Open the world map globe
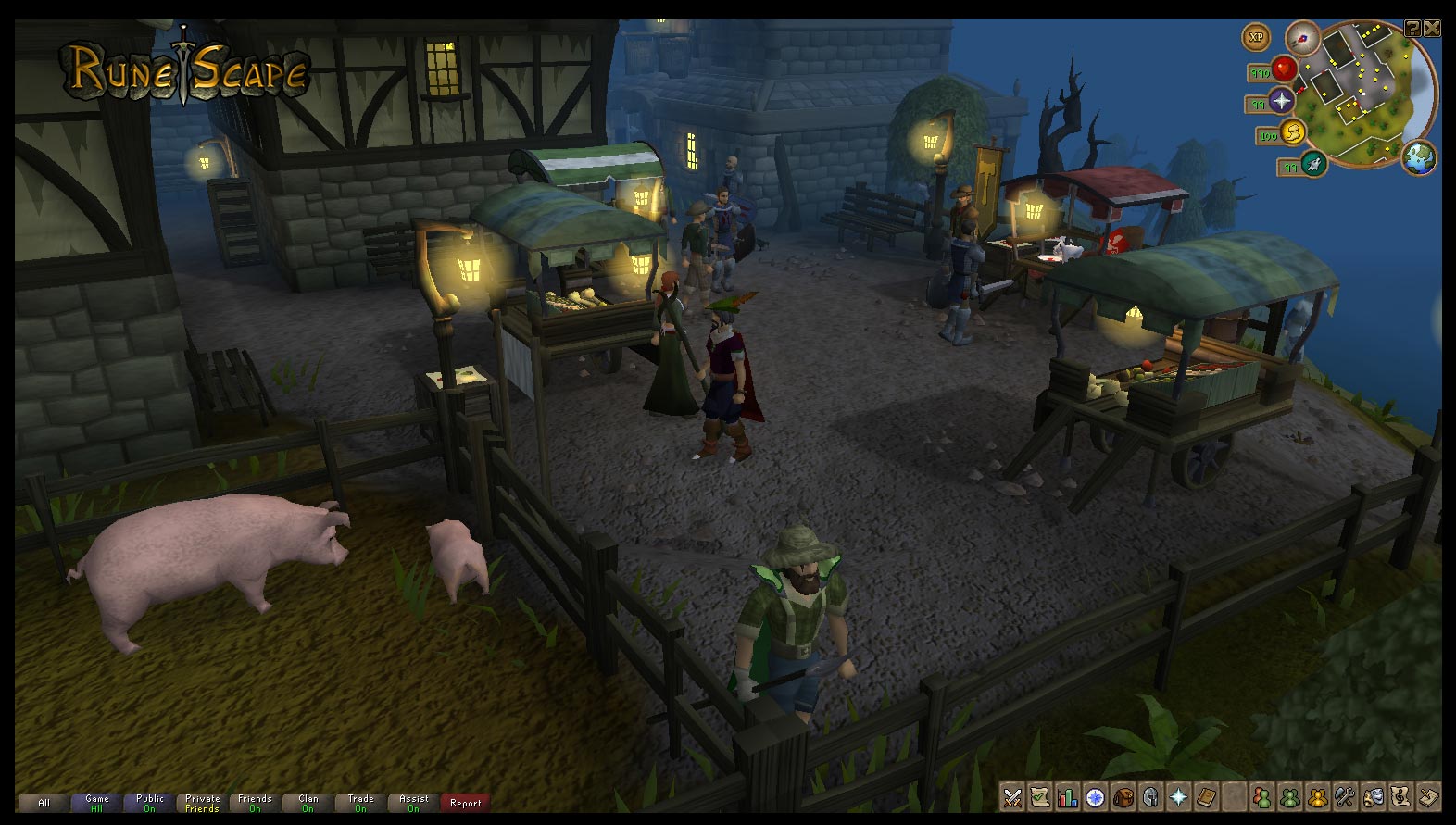 pos(1418,157)
